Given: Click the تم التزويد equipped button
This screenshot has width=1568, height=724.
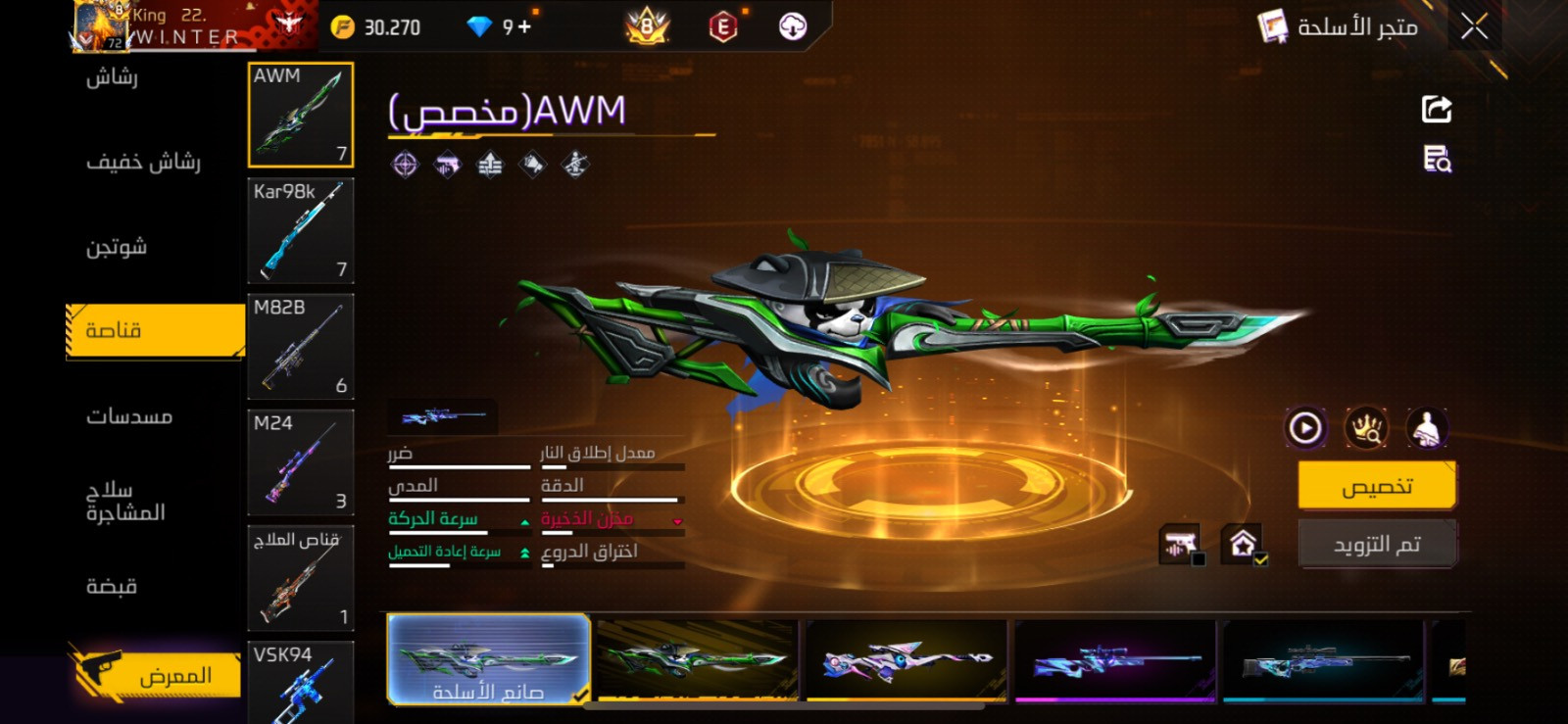Looking at the screenshot, I should (x=1376, y=544).
